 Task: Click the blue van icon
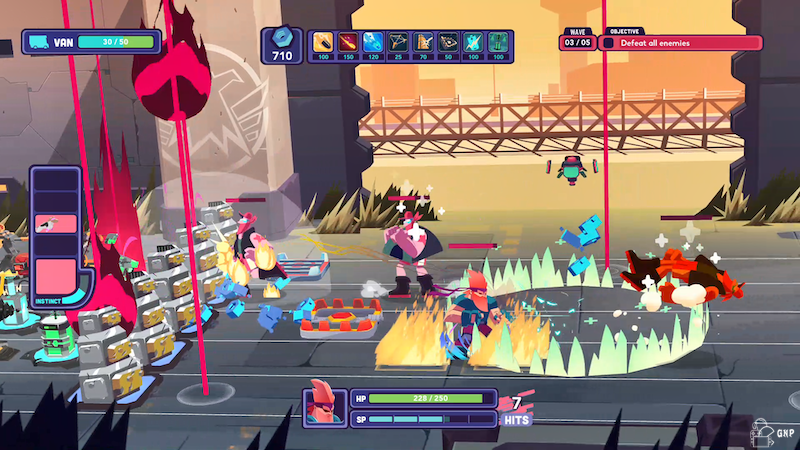coord(39,43)
